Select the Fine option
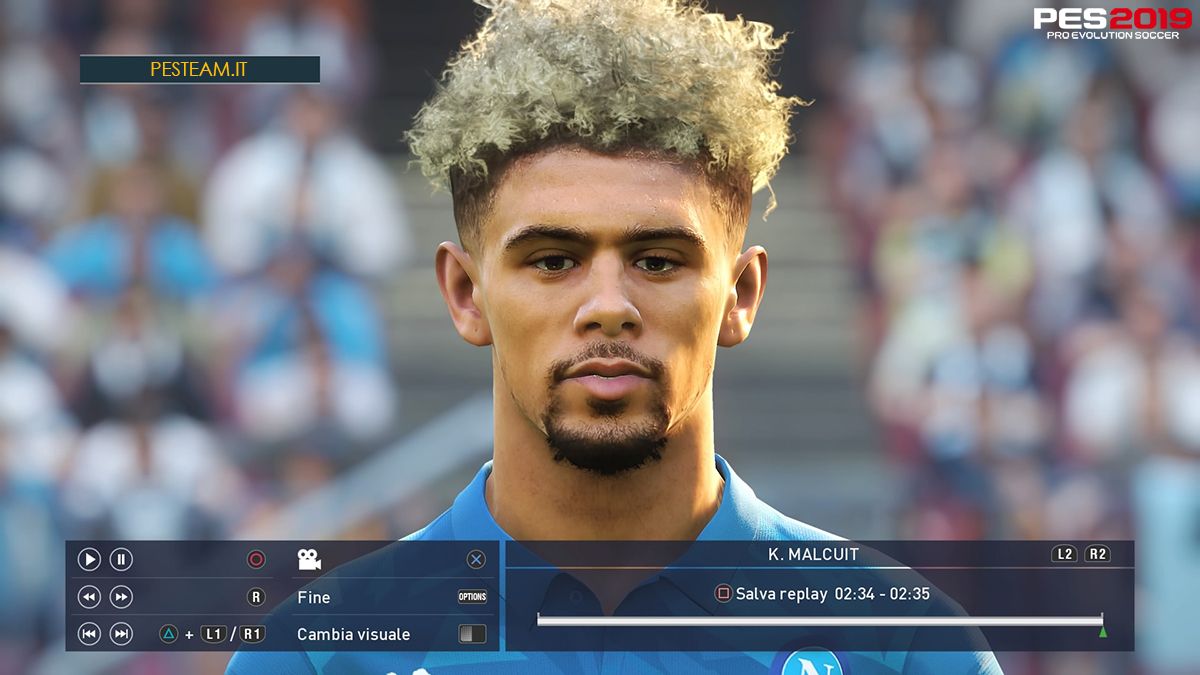This screenshot has width=1200, height=675. 314,597
